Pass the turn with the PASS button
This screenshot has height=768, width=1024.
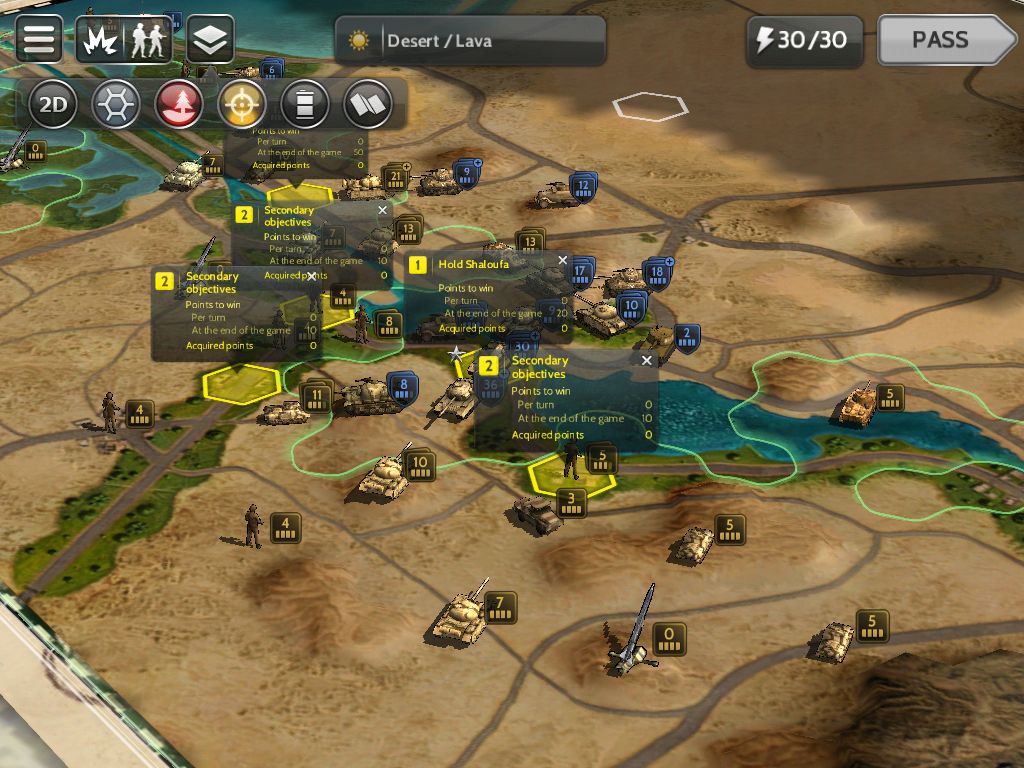[x=944, y=40]
